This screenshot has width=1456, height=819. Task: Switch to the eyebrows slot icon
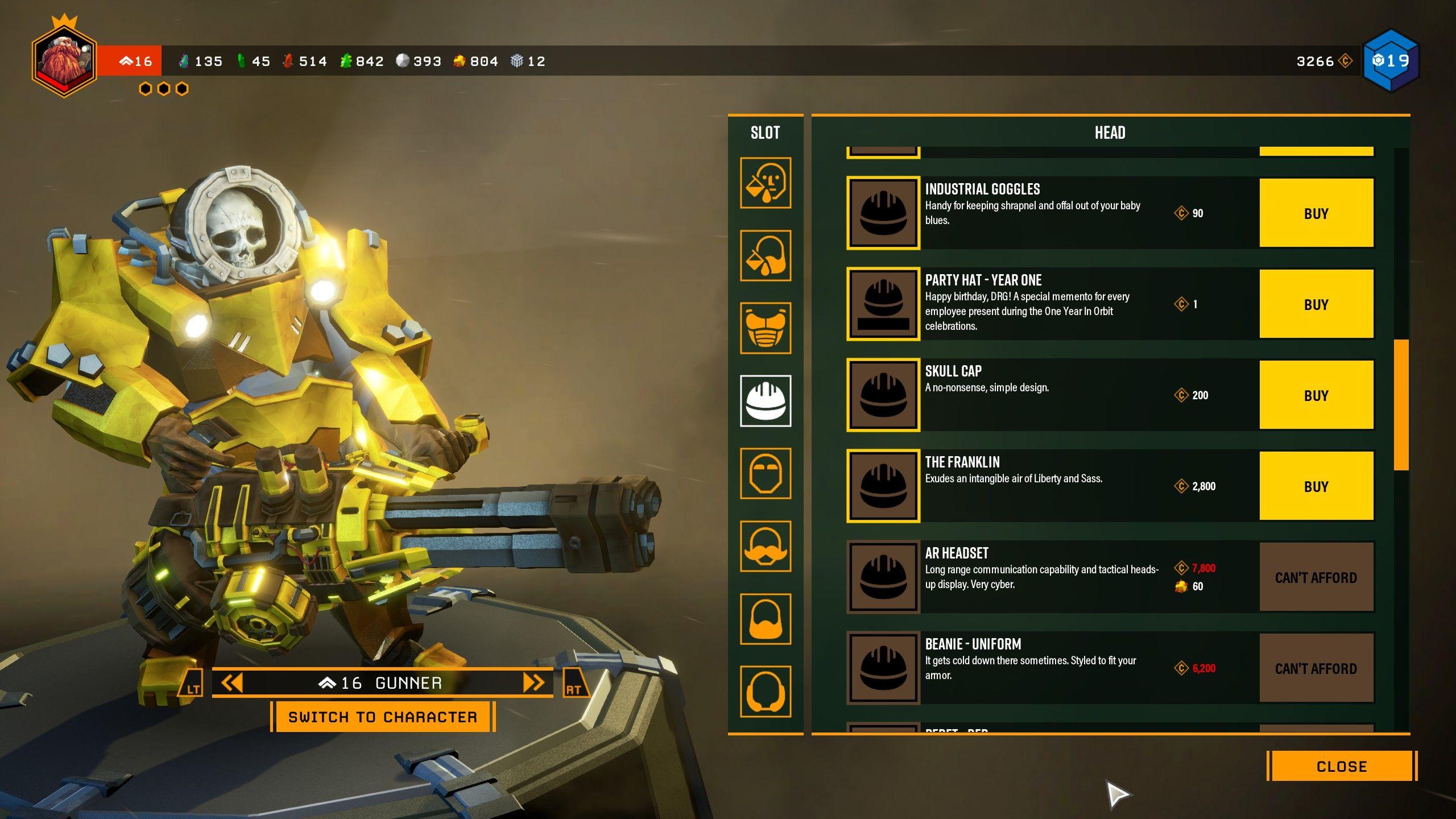click(x=765, y=474)
